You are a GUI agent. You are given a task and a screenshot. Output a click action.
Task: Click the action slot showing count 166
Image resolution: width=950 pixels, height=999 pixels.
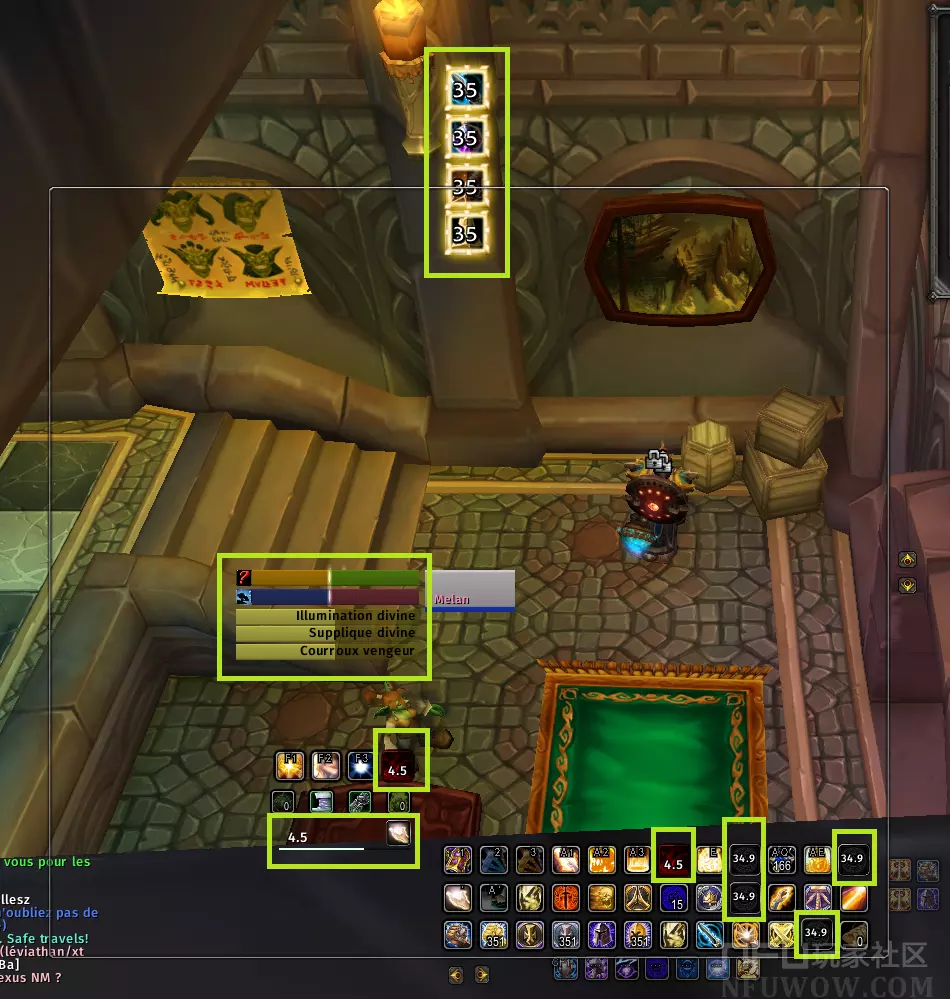(780, 859)
